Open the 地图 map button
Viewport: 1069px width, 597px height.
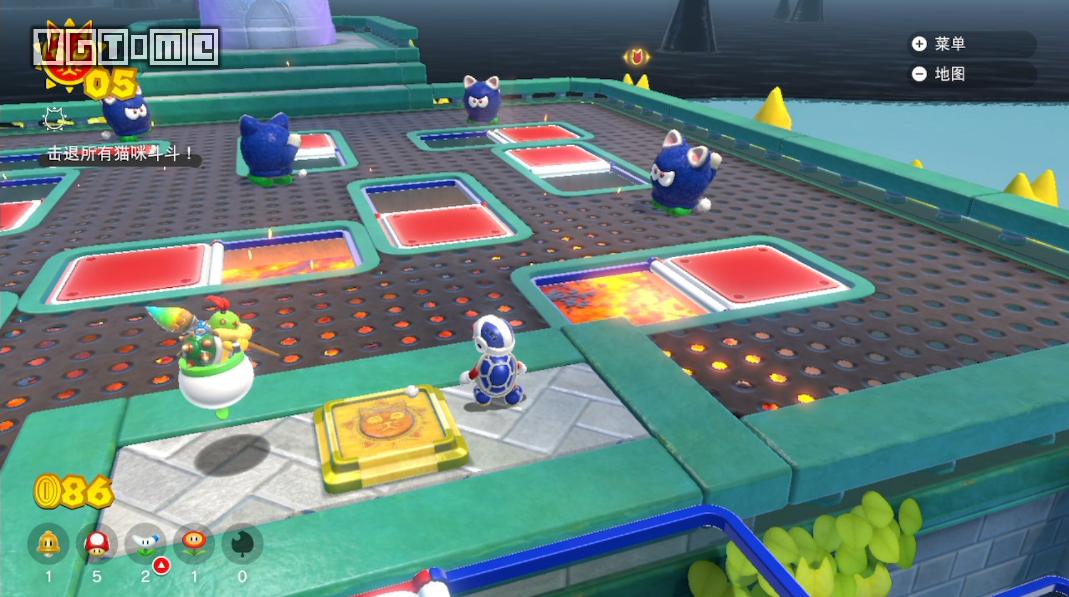point(940,74)
